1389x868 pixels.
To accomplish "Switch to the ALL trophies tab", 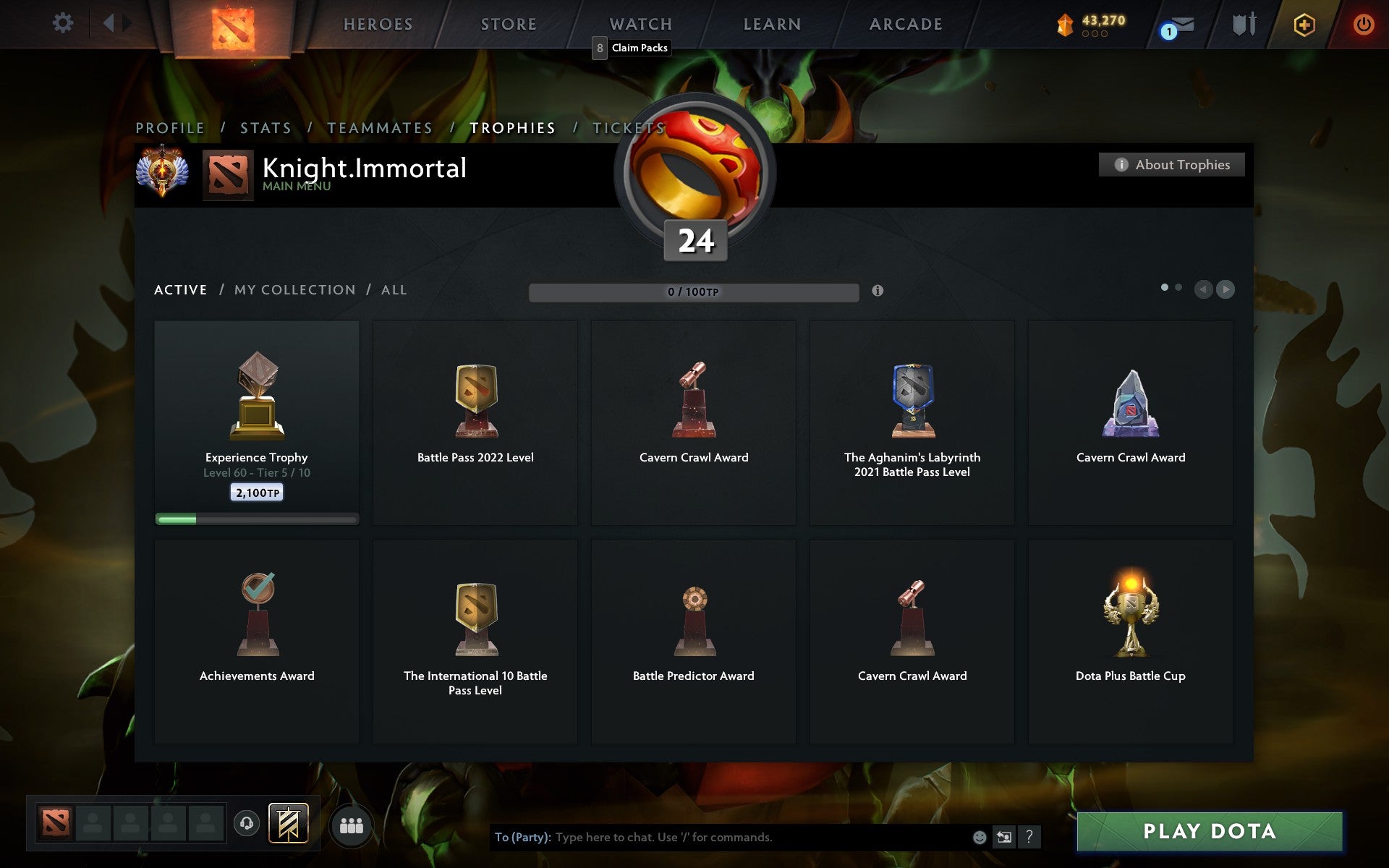I will pos(394,289).
